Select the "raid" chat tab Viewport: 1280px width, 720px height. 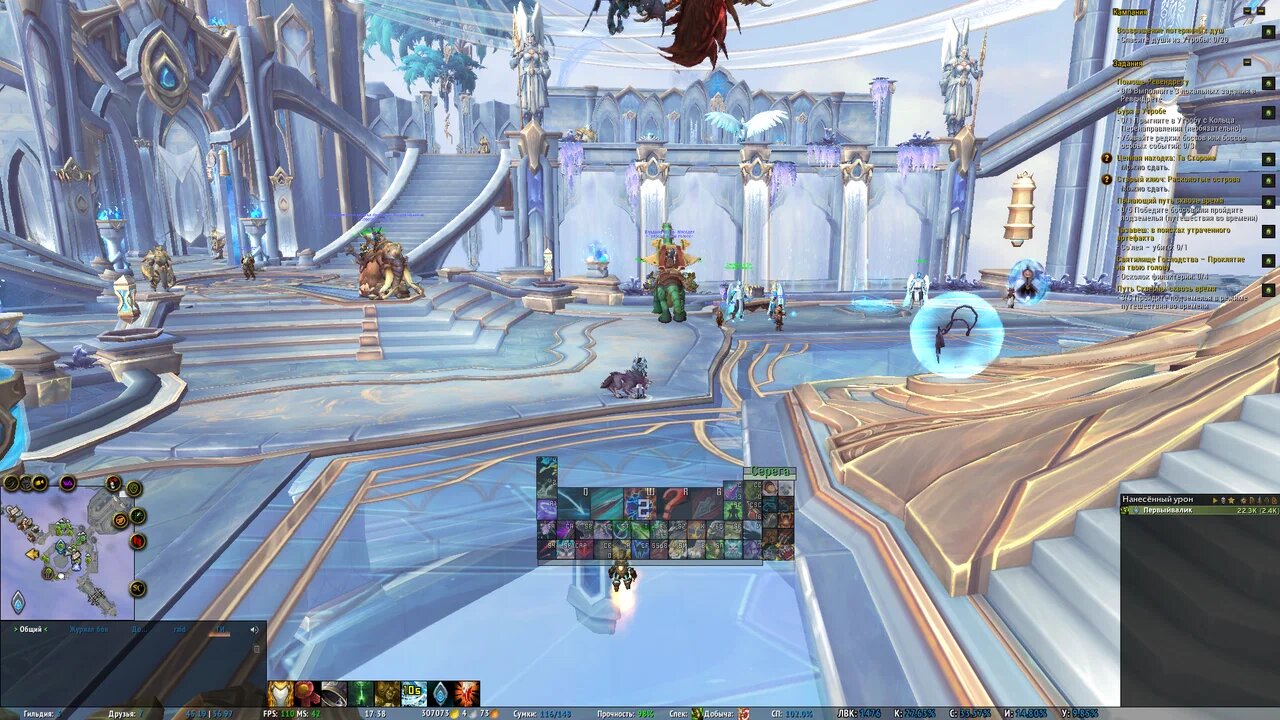[x=180, y=629]
